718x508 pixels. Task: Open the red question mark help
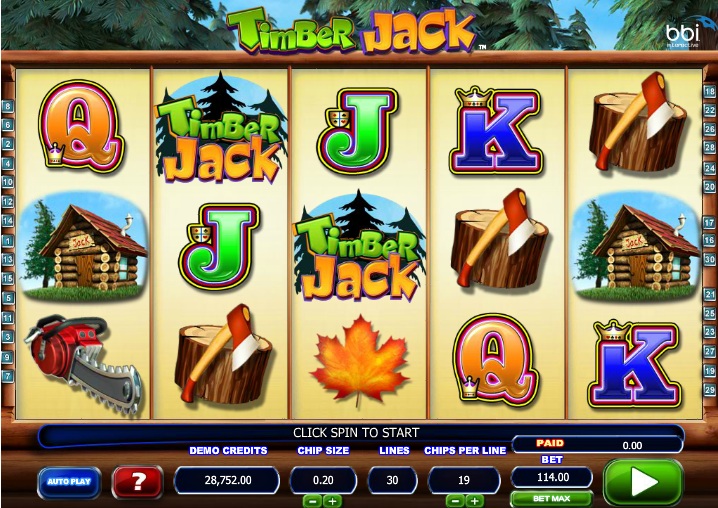[x=138, y=482]
